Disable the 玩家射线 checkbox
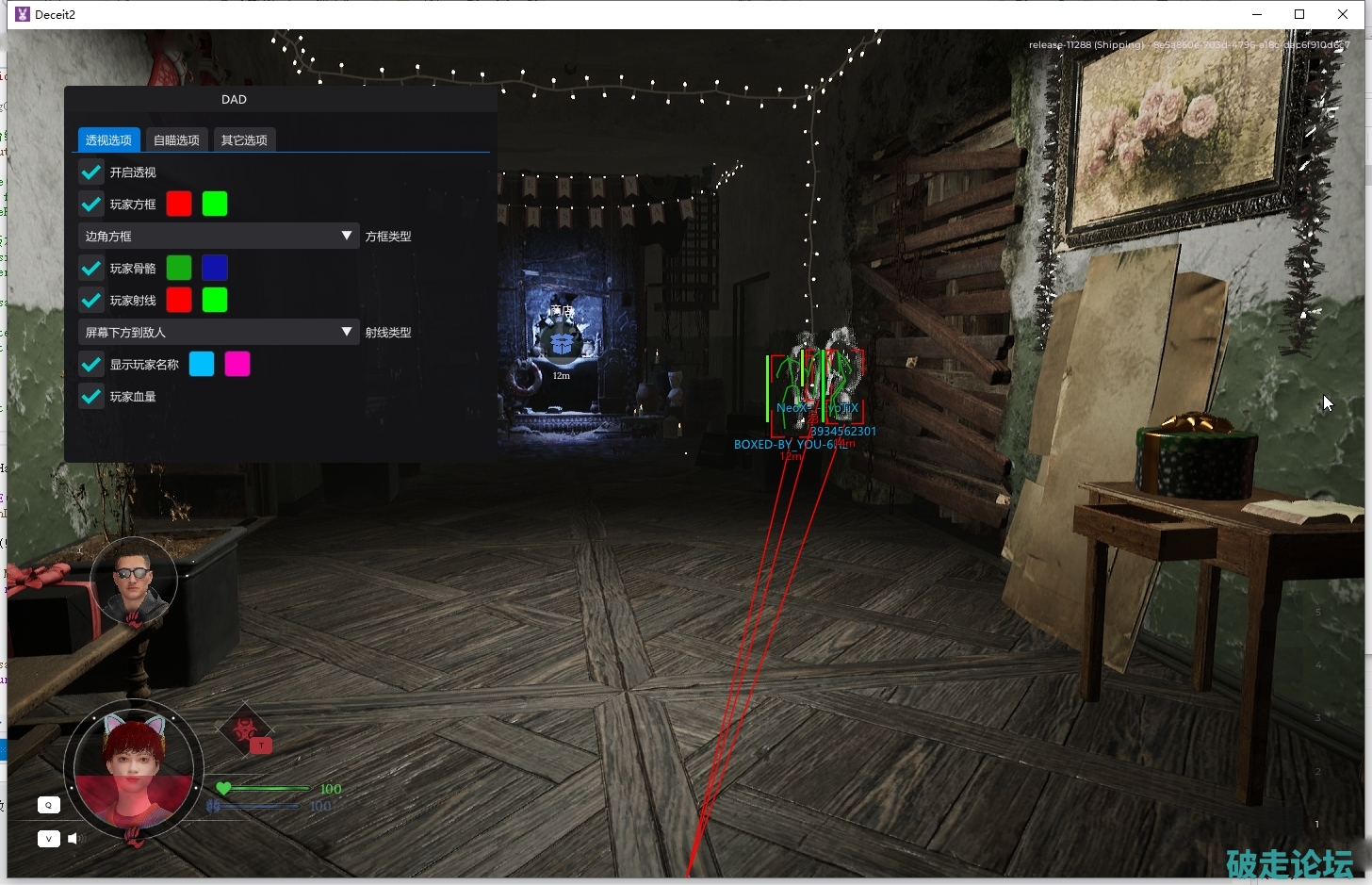 (x=91, y=301)
